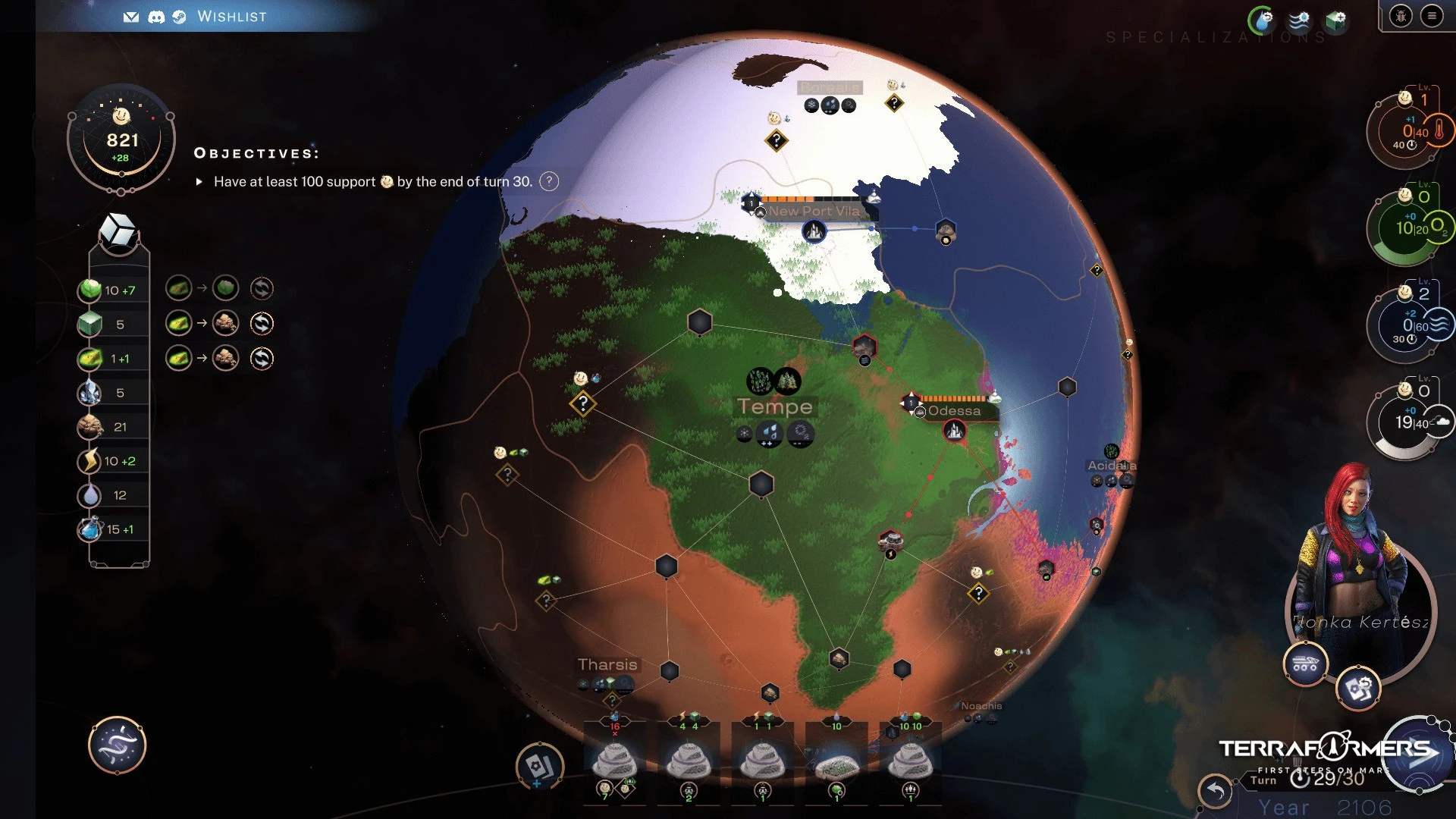Expand the objectives list arrow
Screen dimensions: 1456x819
[199, 182]
